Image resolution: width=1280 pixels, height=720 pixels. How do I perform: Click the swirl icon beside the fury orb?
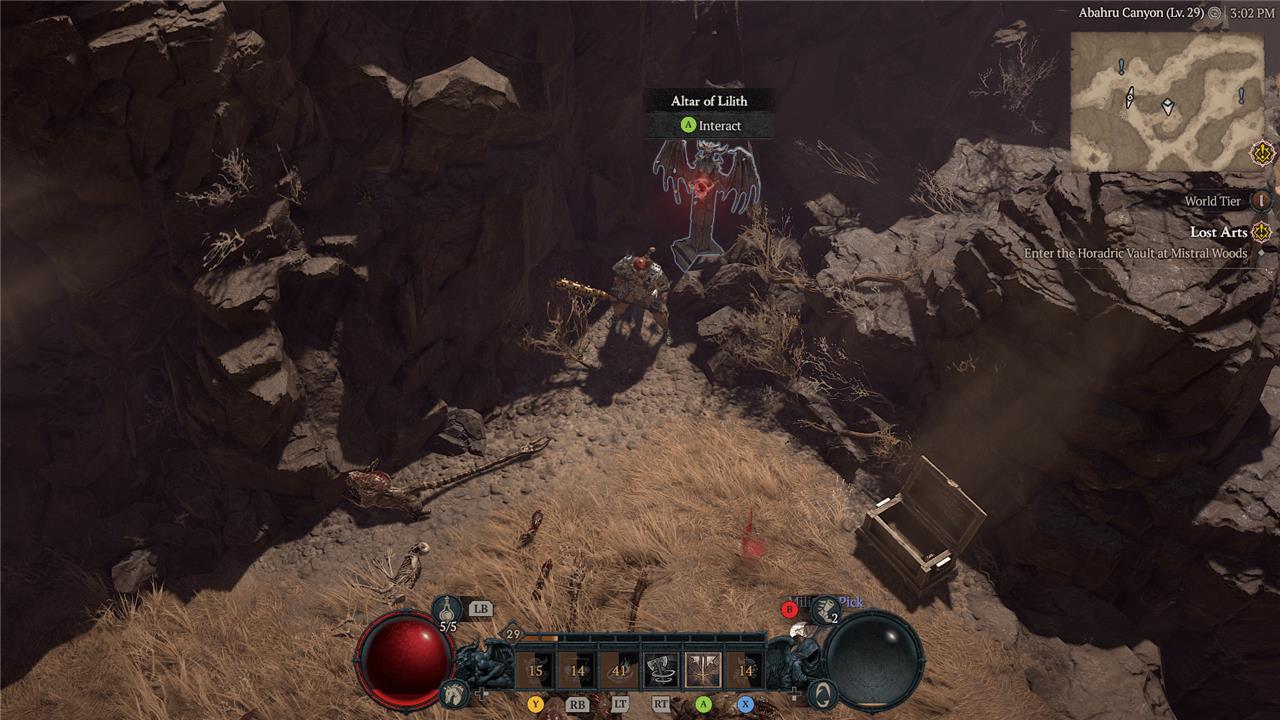click(x=820, y=691)
